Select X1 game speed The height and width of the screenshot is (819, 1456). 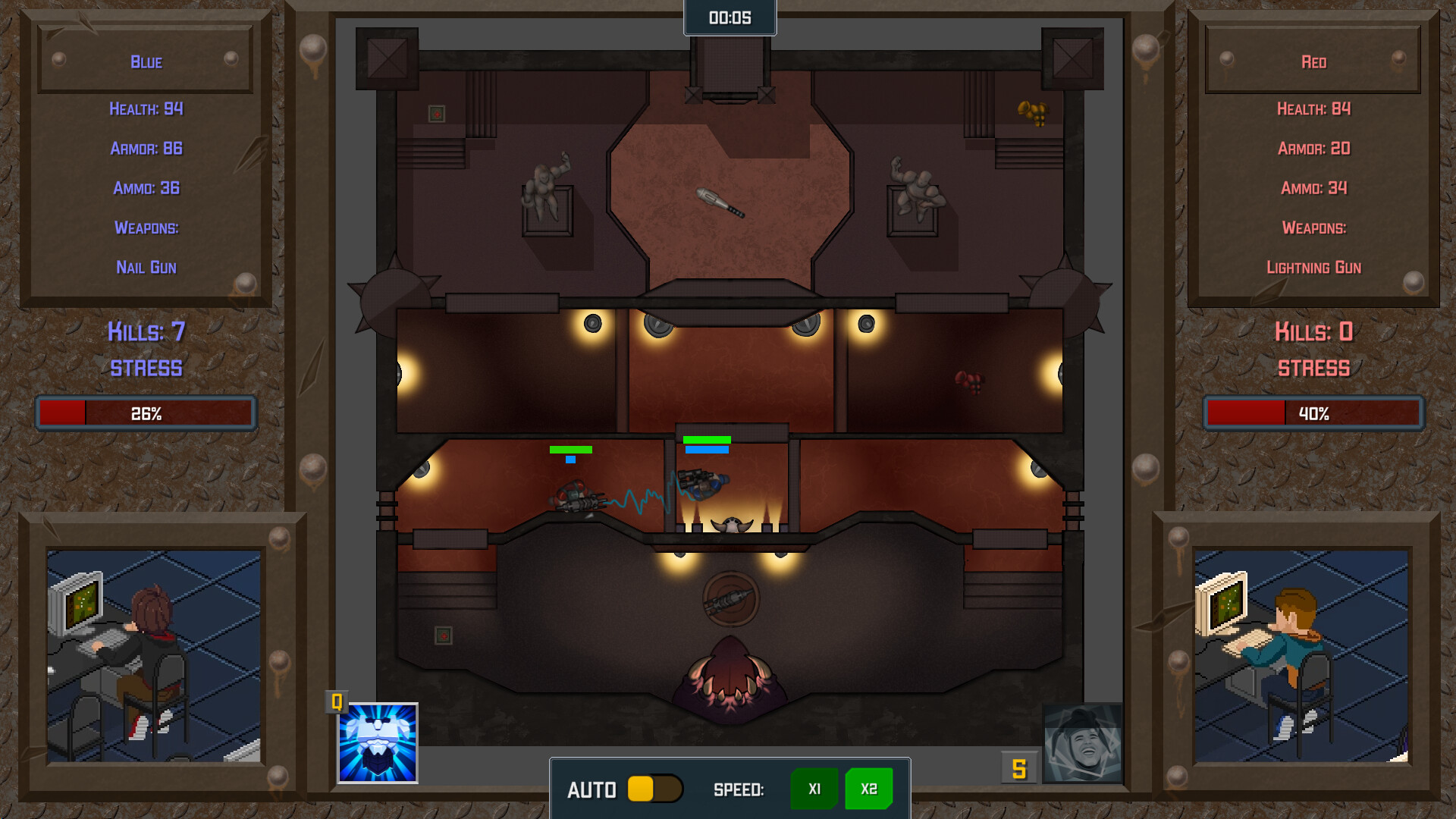814,789
